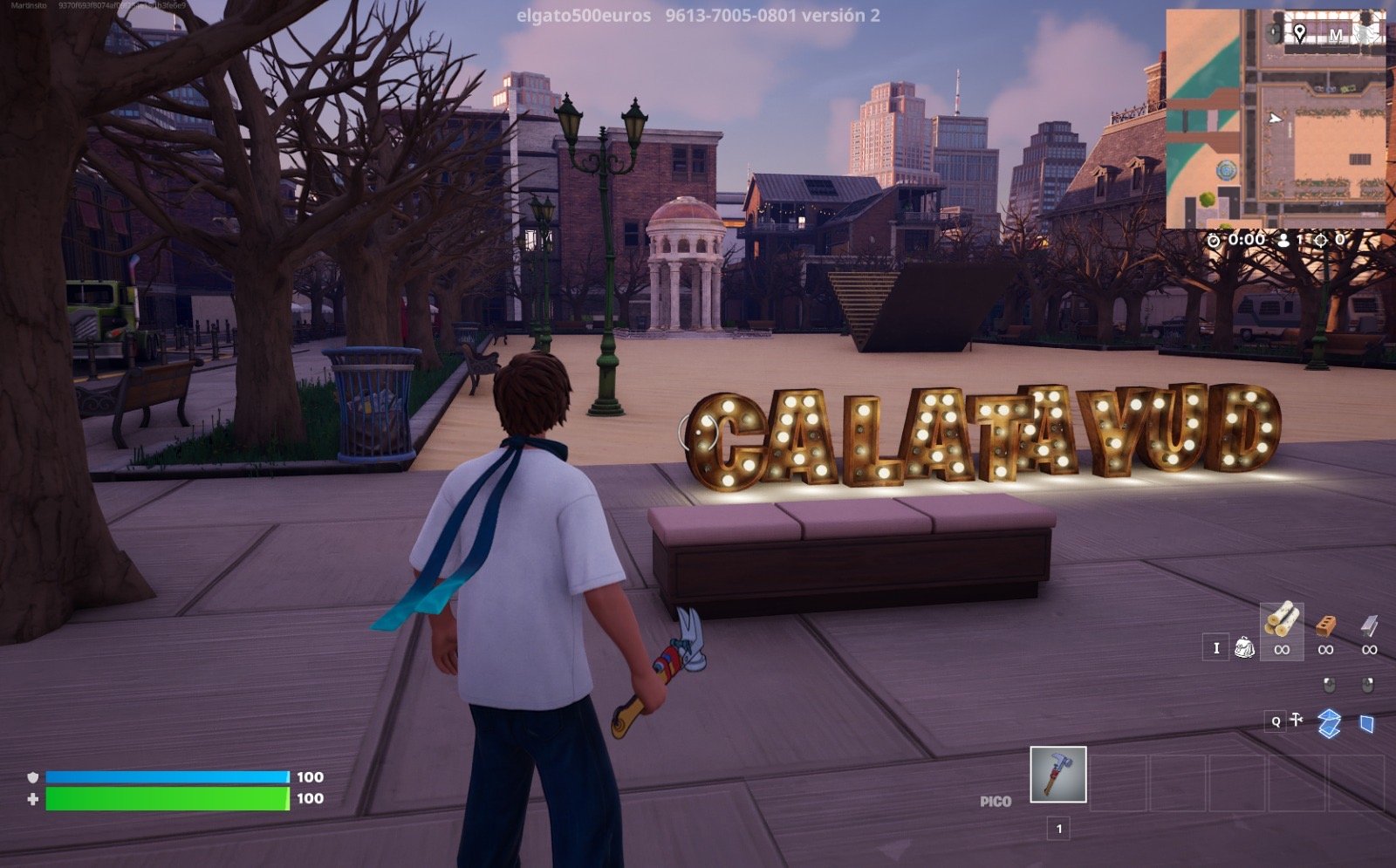Select the brick building material
This screenshot has height=868, width=1396.
(x=1325, y=625)
